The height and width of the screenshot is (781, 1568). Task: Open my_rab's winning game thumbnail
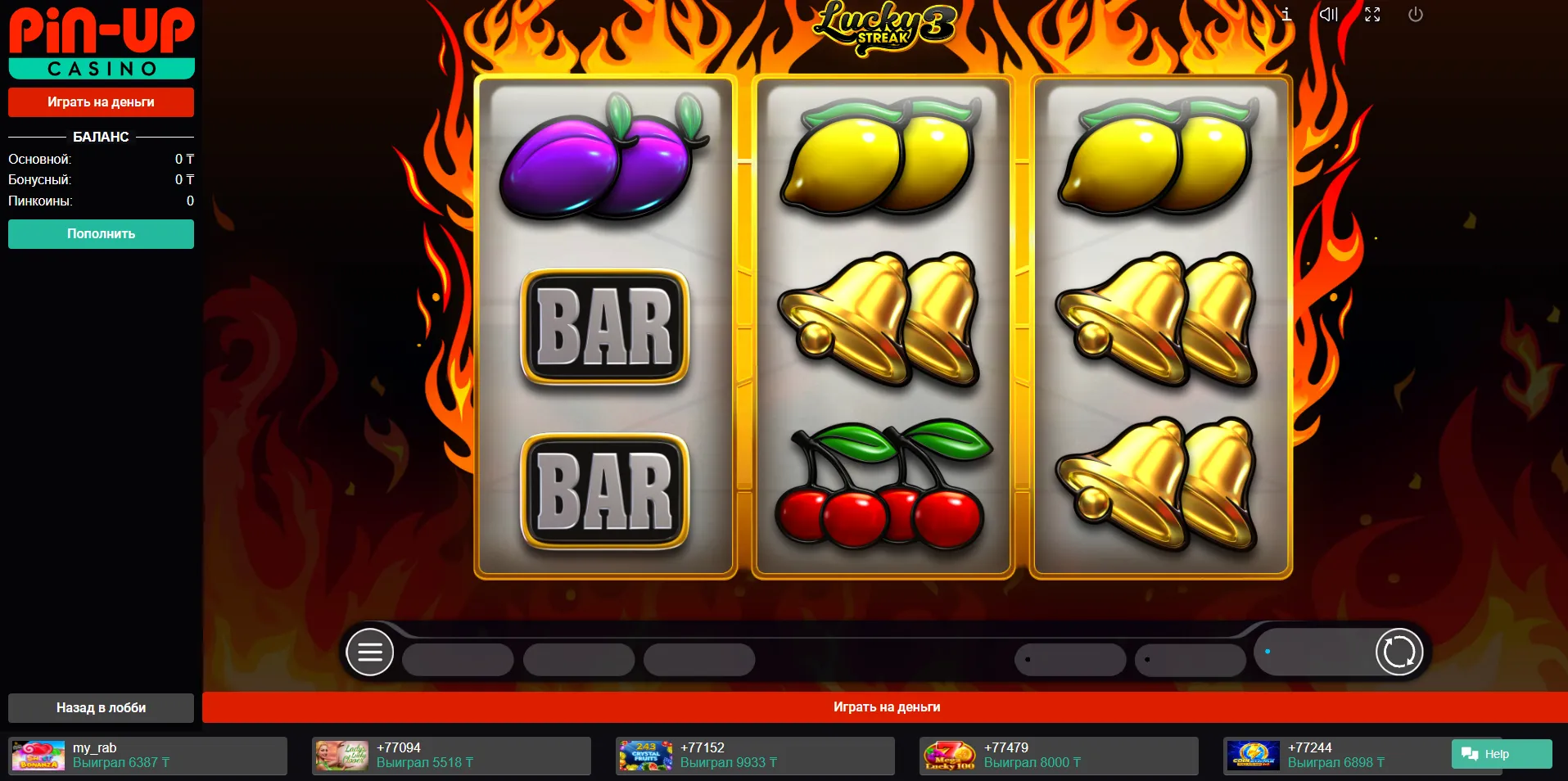tap(38, 756)
